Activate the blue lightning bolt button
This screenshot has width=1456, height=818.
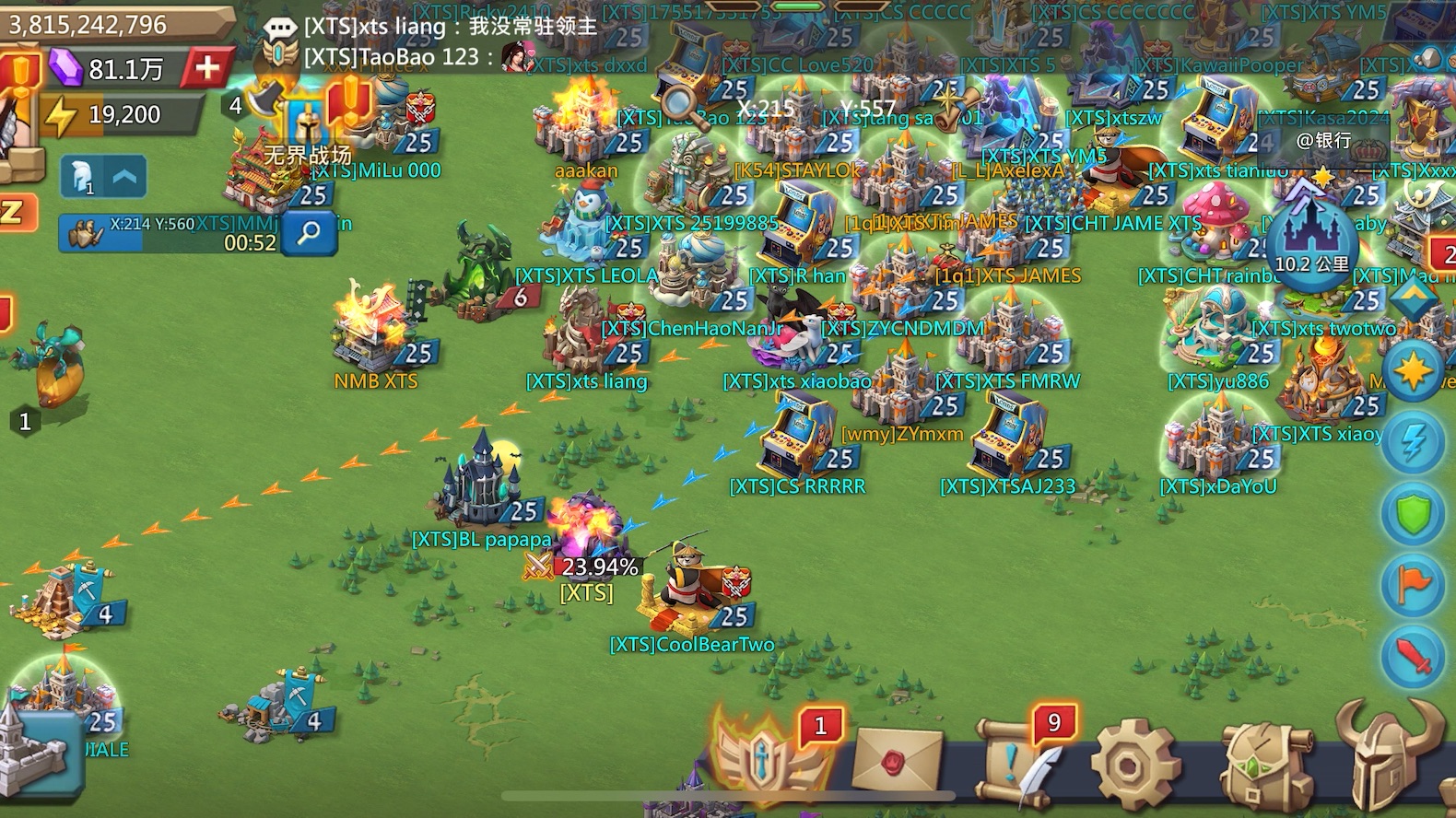click(x=1413, y=442)
